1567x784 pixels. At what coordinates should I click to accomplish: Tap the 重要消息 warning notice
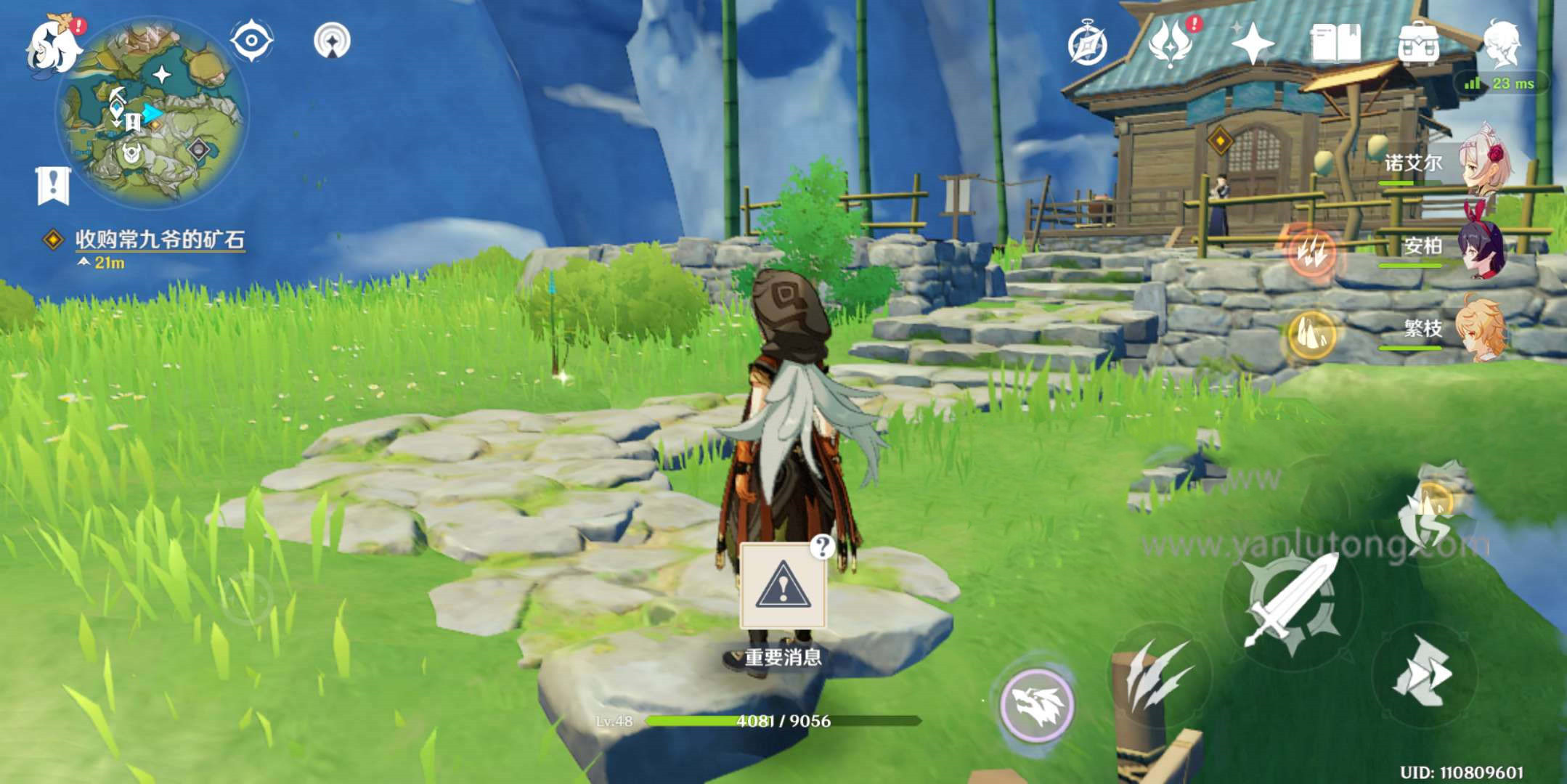783,587
